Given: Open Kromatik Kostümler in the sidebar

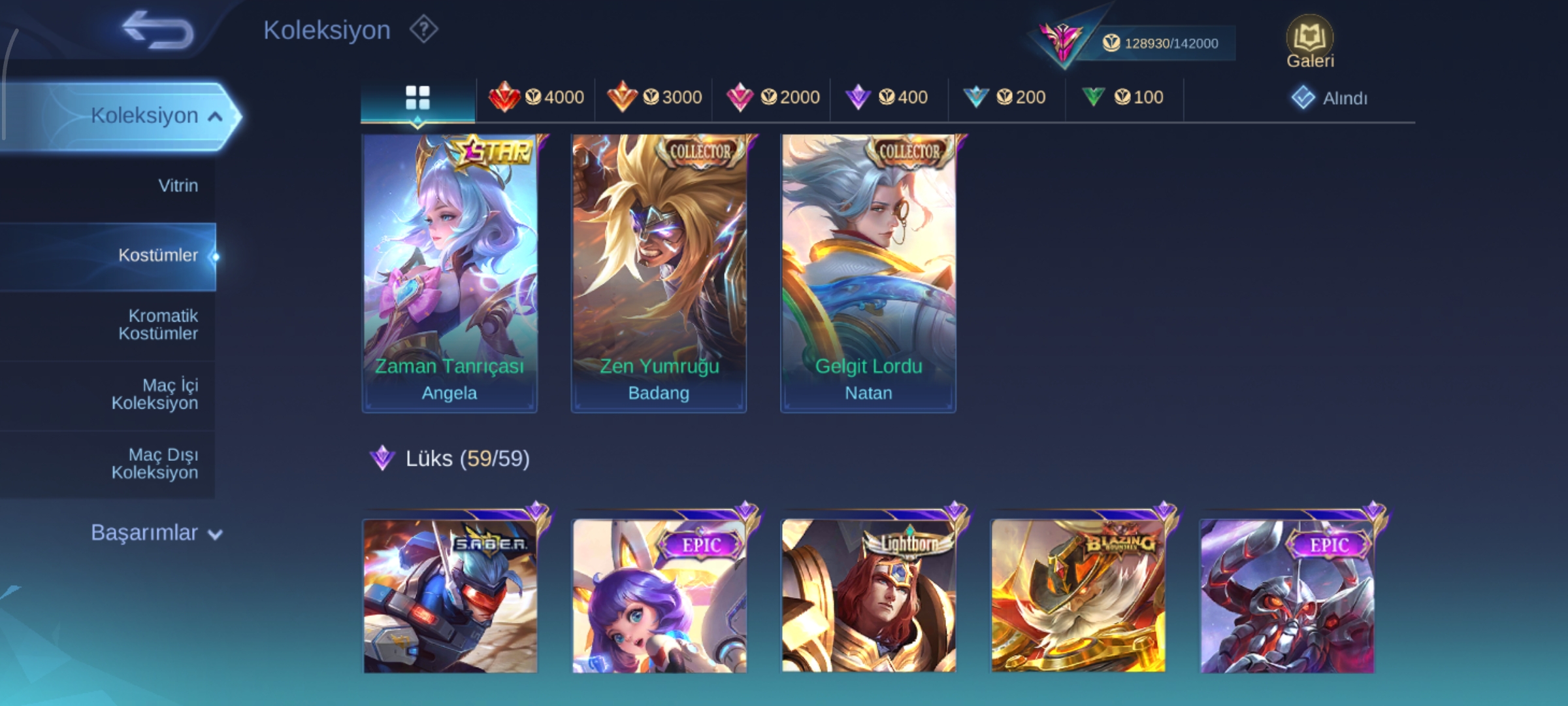Looking at the screenshot, I should tap(158, 324).
